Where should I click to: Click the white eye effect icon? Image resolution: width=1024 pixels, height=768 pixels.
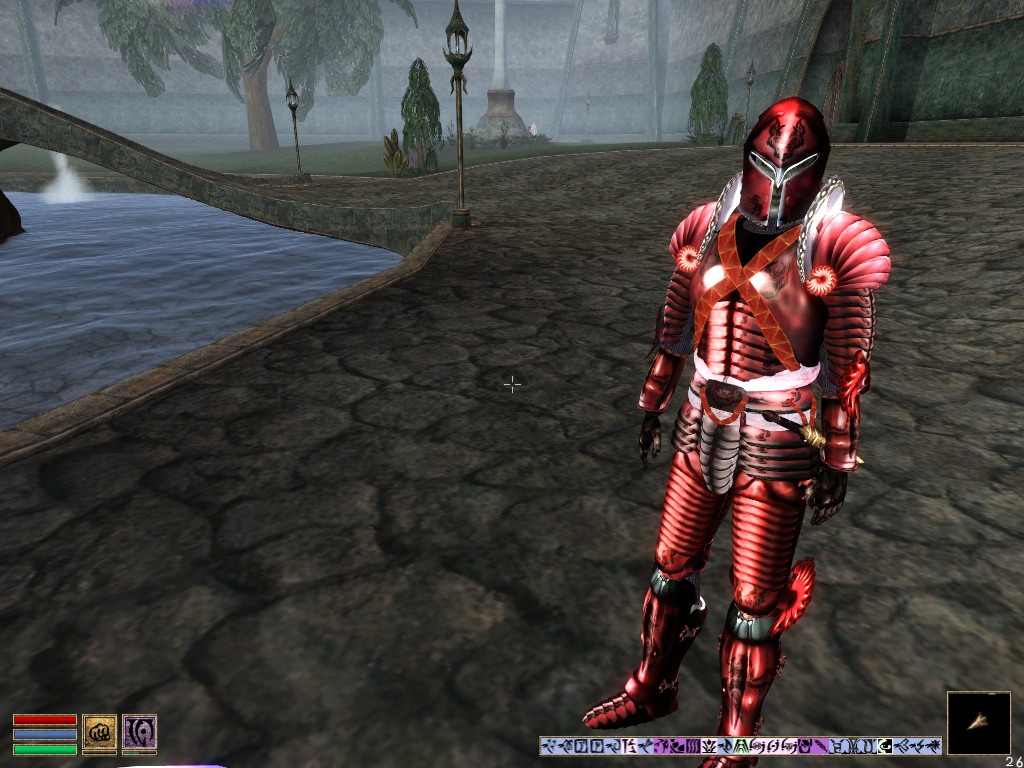coord(885,746)
